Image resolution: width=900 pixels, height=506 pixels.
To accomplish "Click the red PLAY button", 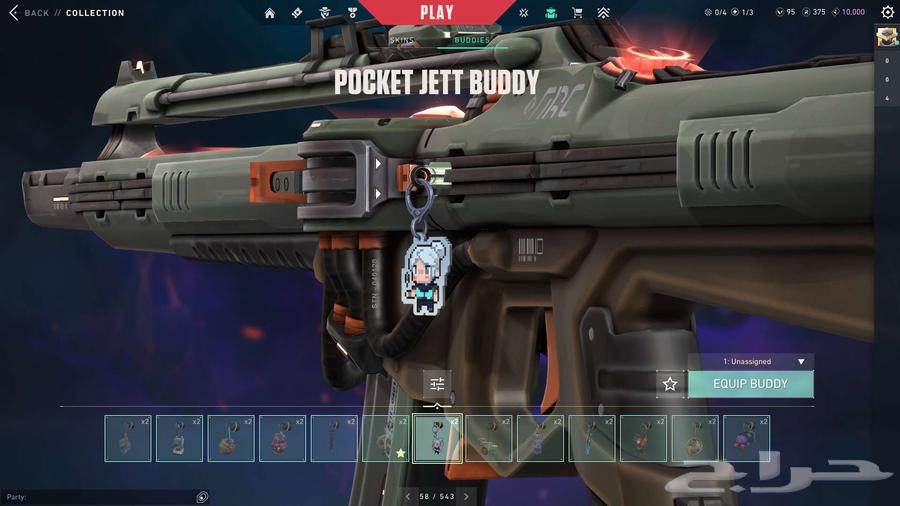I will [x=437, y=13].
